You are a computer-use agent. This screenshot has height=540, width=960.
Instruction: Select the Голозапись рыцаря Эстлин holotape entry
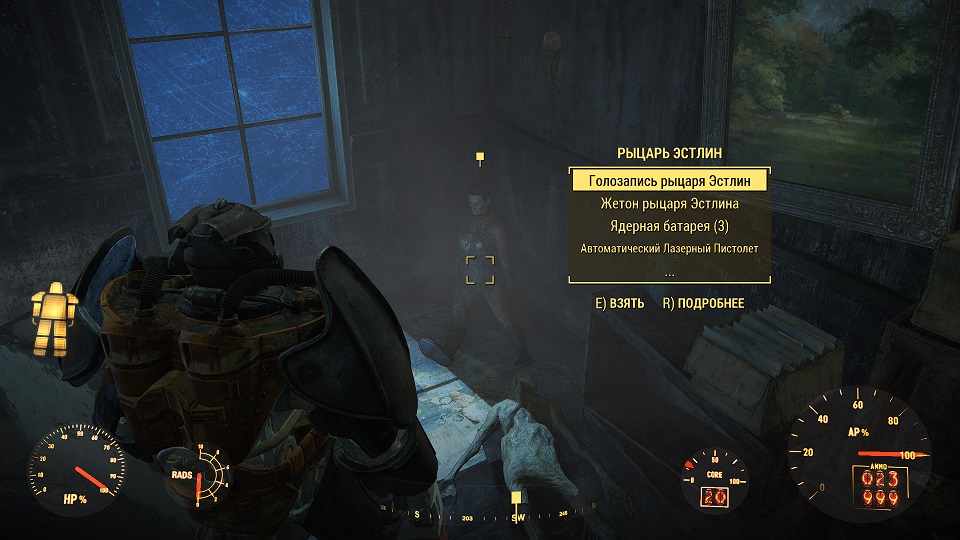click(669, 181)
